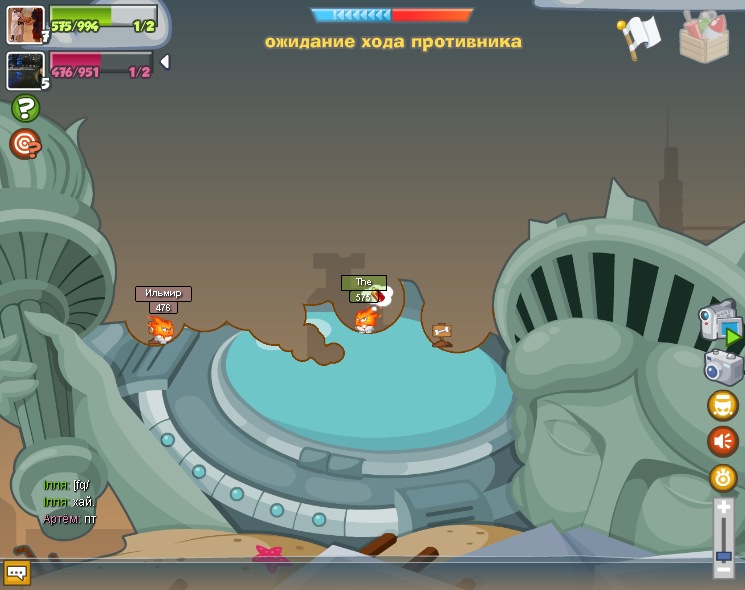Zoom out with the minus button
Screen dimensions: 745x590
coord(723,570)
